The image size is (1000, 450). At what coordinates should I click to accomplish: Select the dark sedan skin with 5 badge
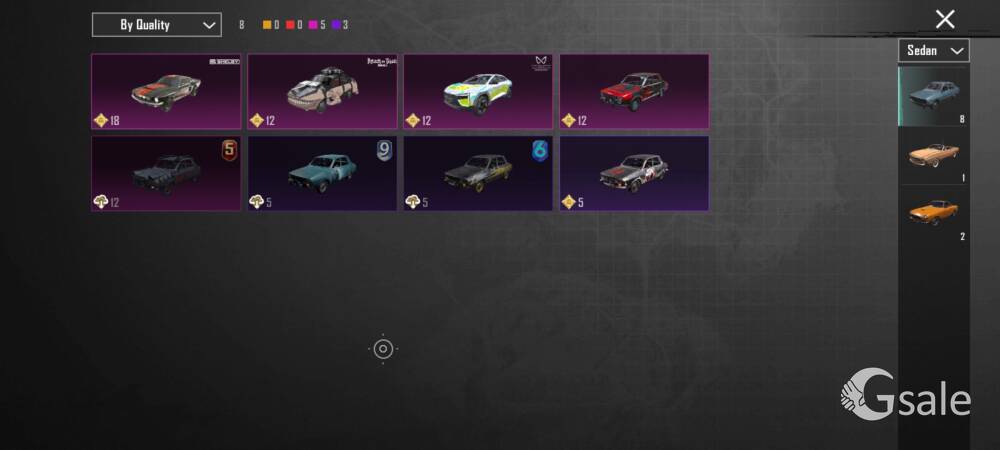coord(166,173)
